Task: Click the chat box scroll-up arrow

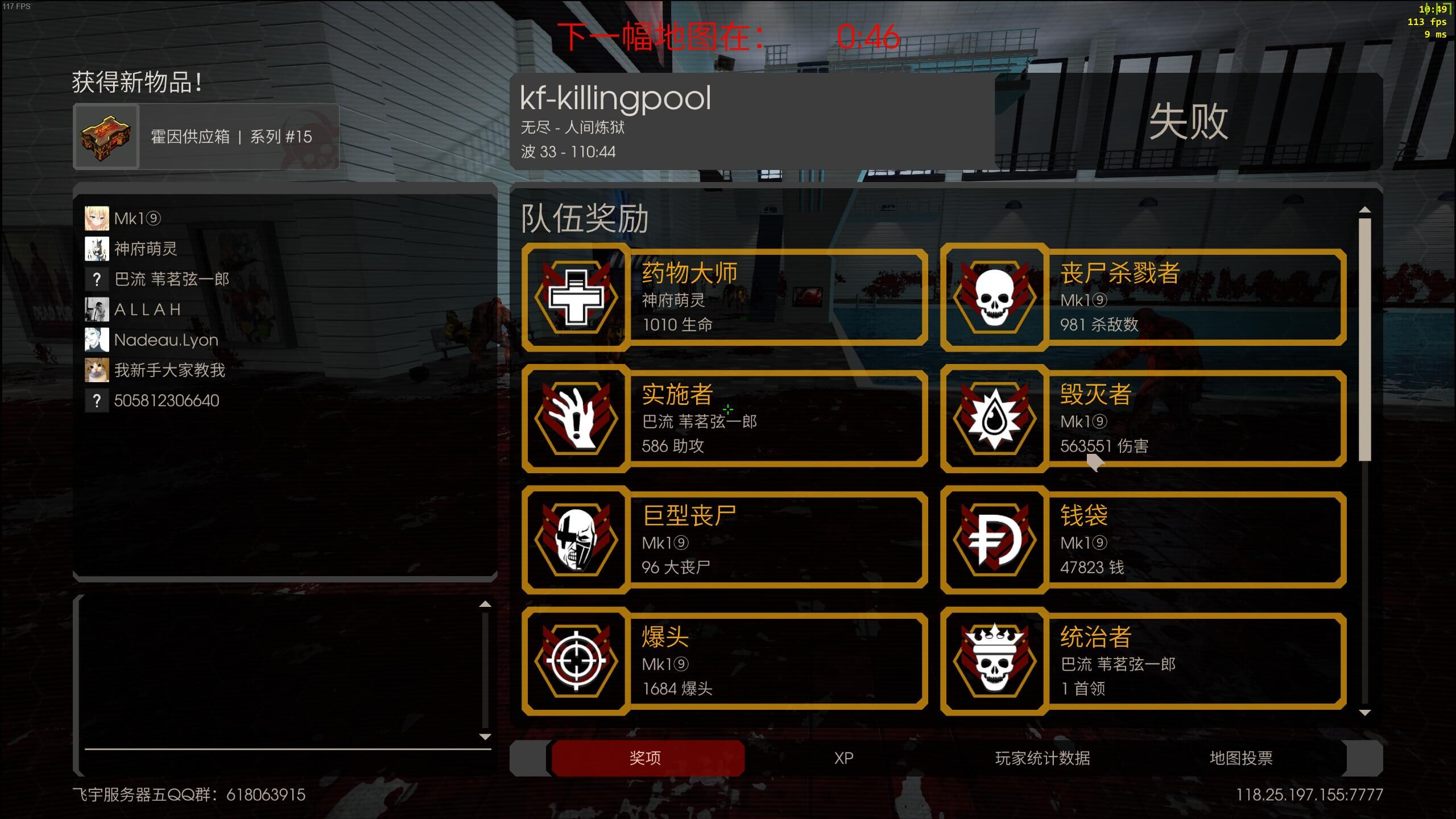Action: (485, 604)
